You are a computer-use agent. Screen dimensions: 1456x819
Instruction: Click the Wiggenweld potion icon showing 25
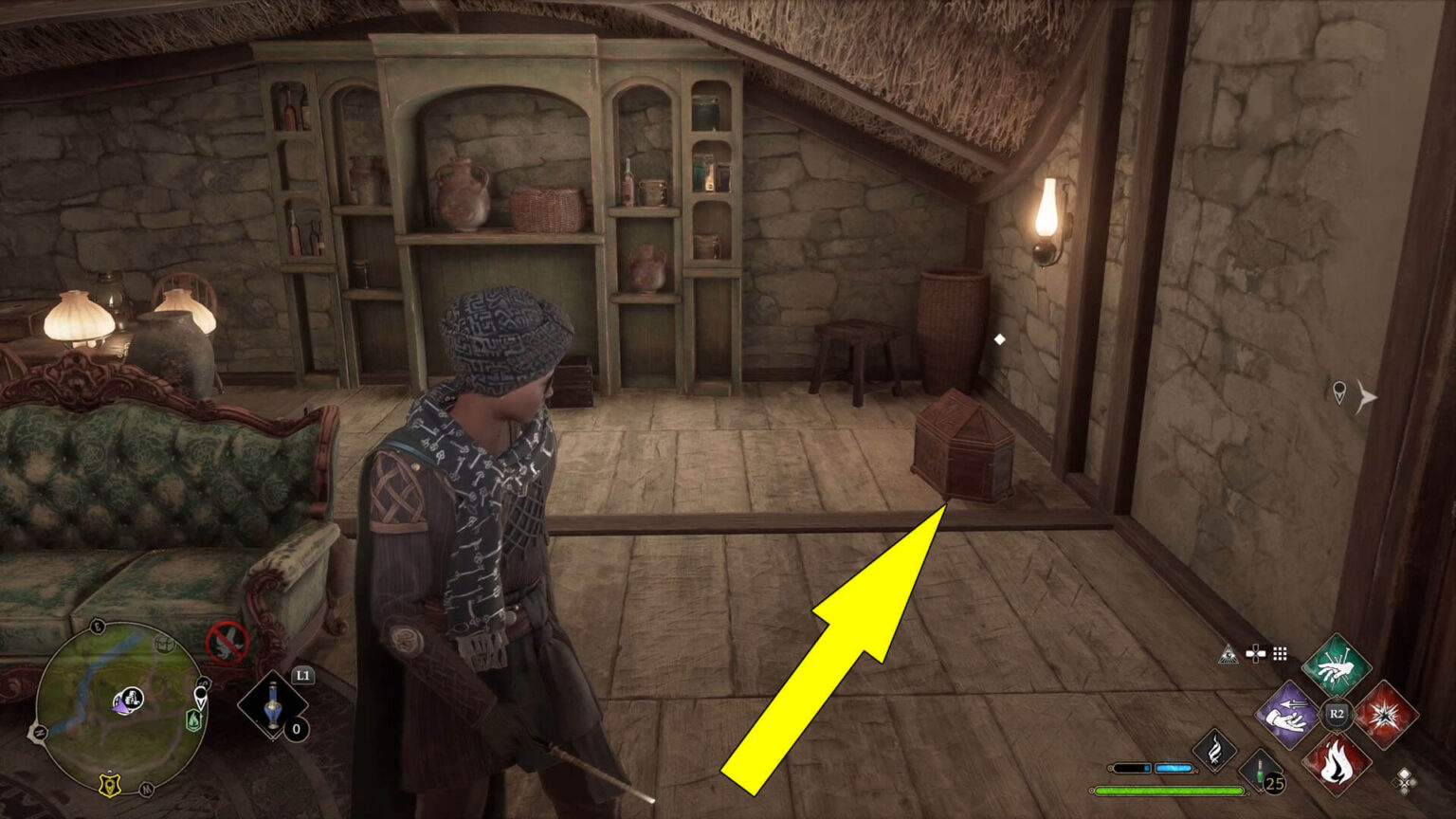coord(1261,771)
